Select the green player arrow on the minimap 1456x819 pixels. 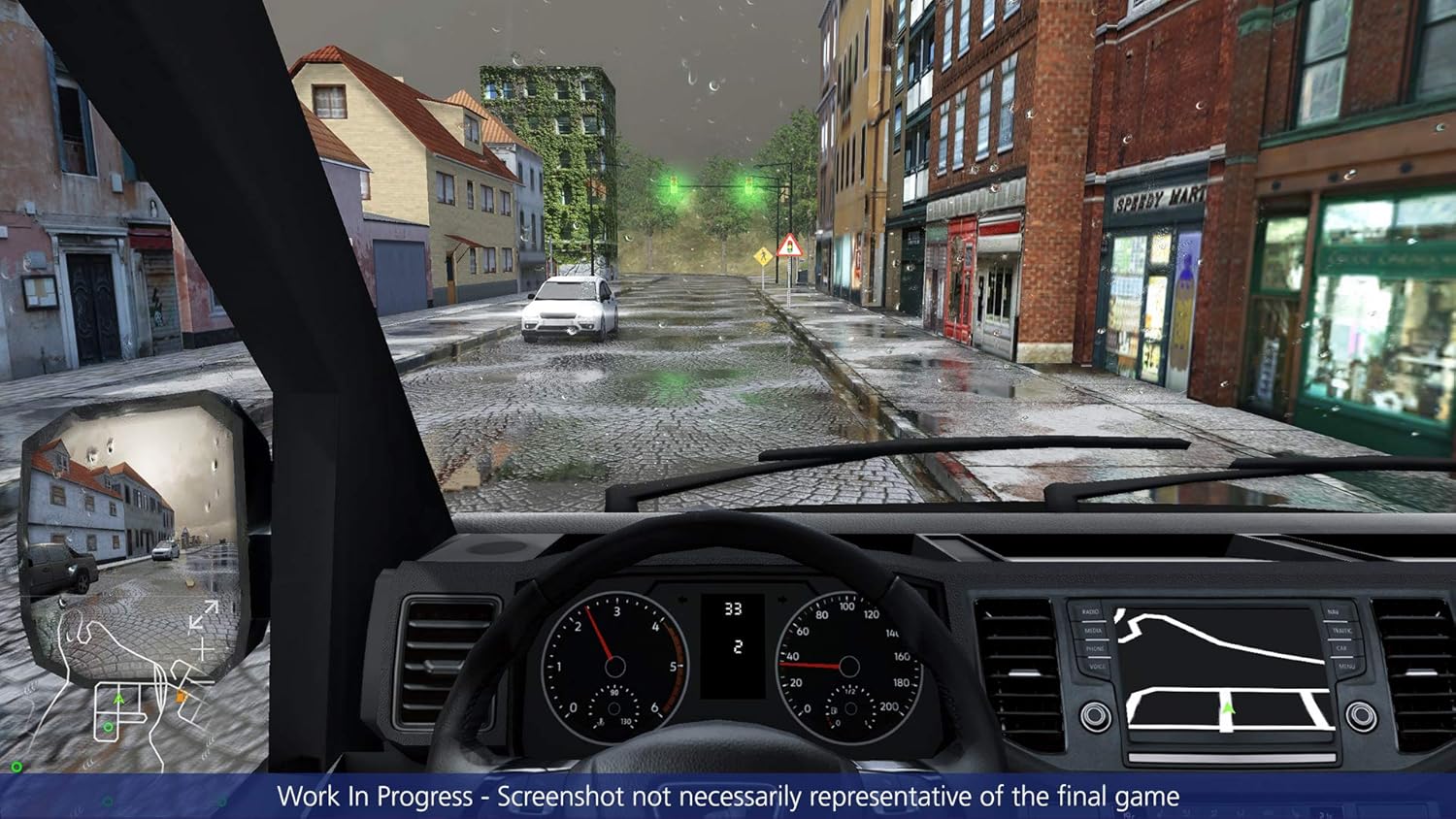point(118,699)
